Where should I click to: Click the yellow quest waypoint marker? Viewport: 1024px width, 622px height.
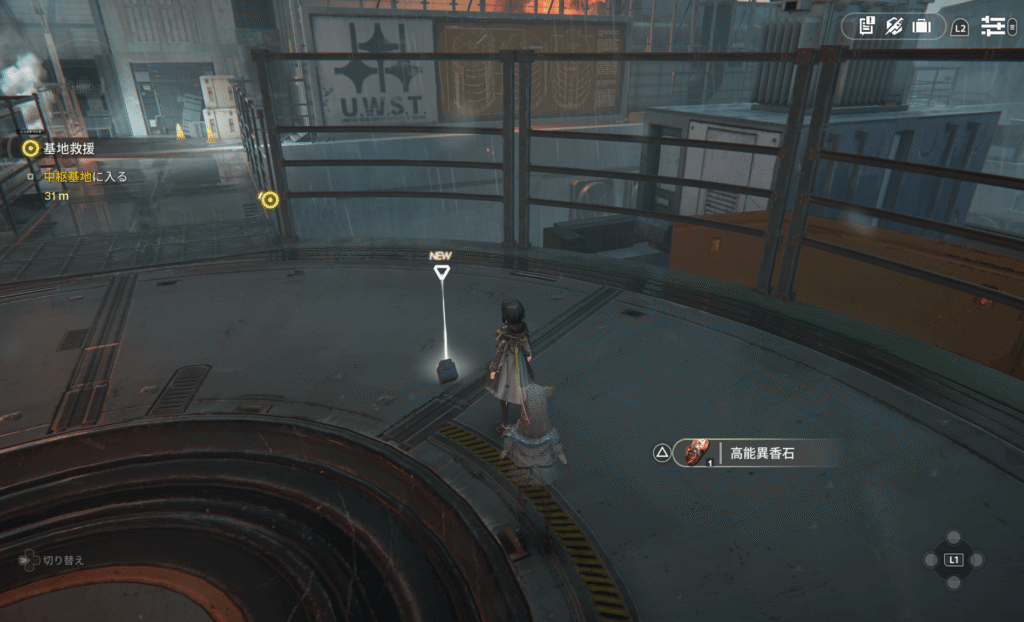point(269,200)
